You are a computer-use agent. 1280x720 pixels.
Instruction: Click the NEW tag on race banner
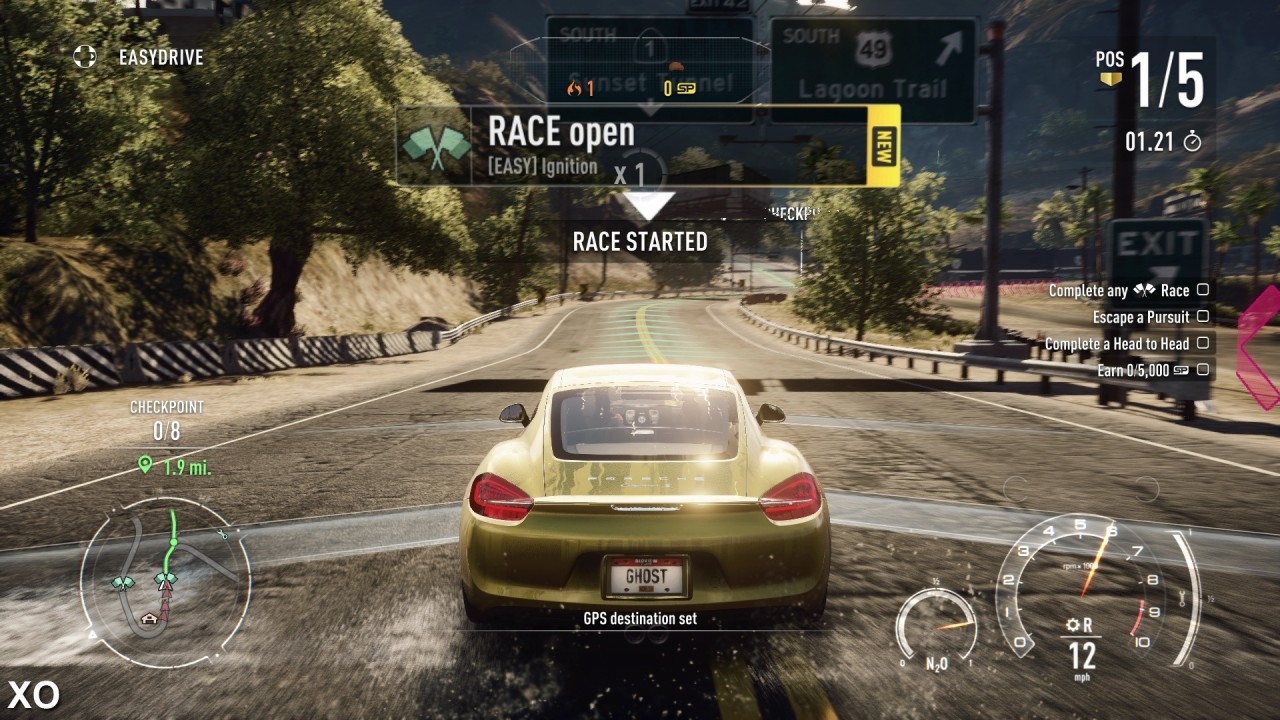click(x=883, y=146)
